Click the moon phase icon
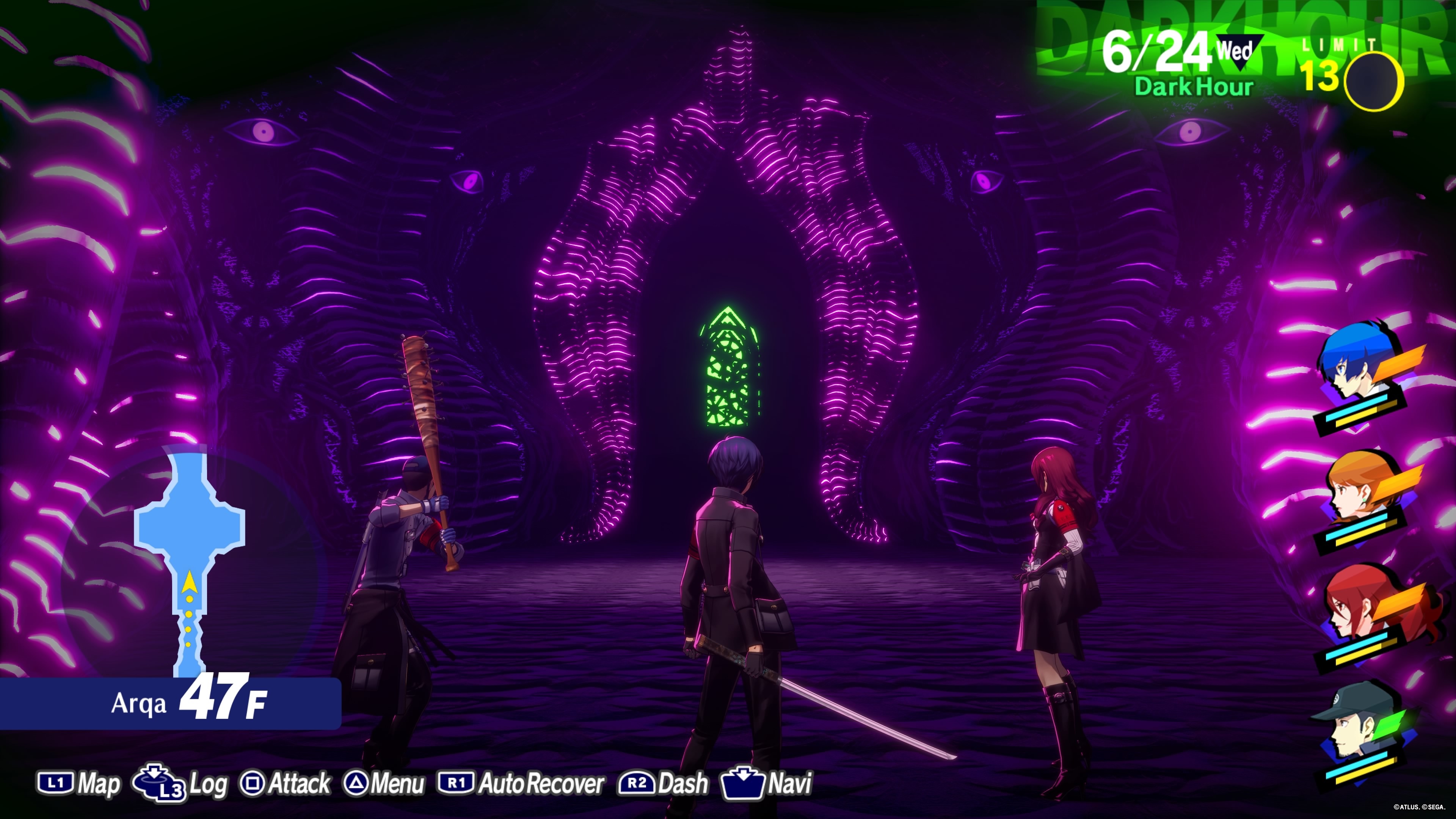1456x819 pixels. (1373, 81)
